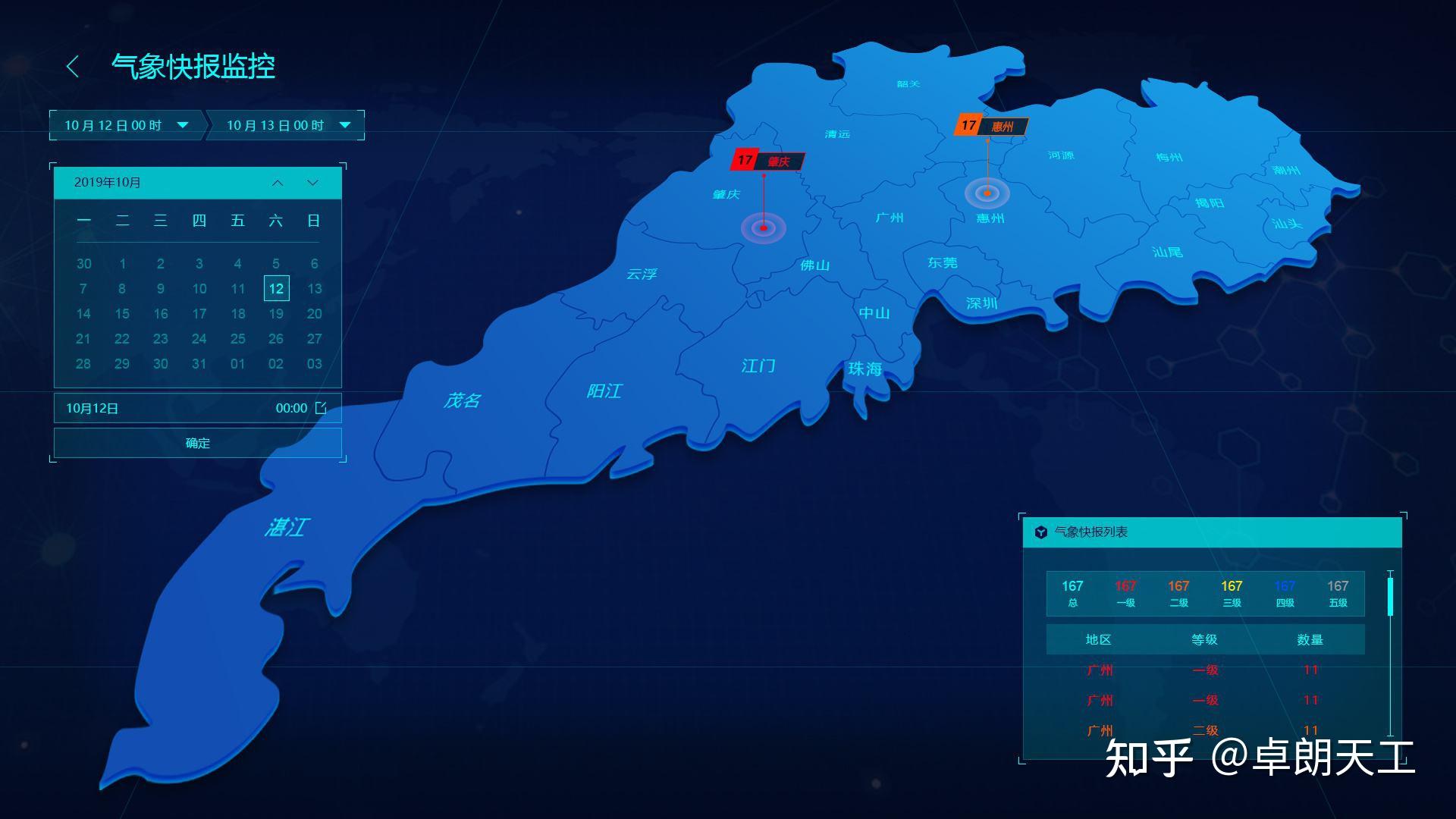The width and height of the screenshot is (1456, 819).
Task: Click the pulsing ripple point near 惠州
Action: [987, 193]
